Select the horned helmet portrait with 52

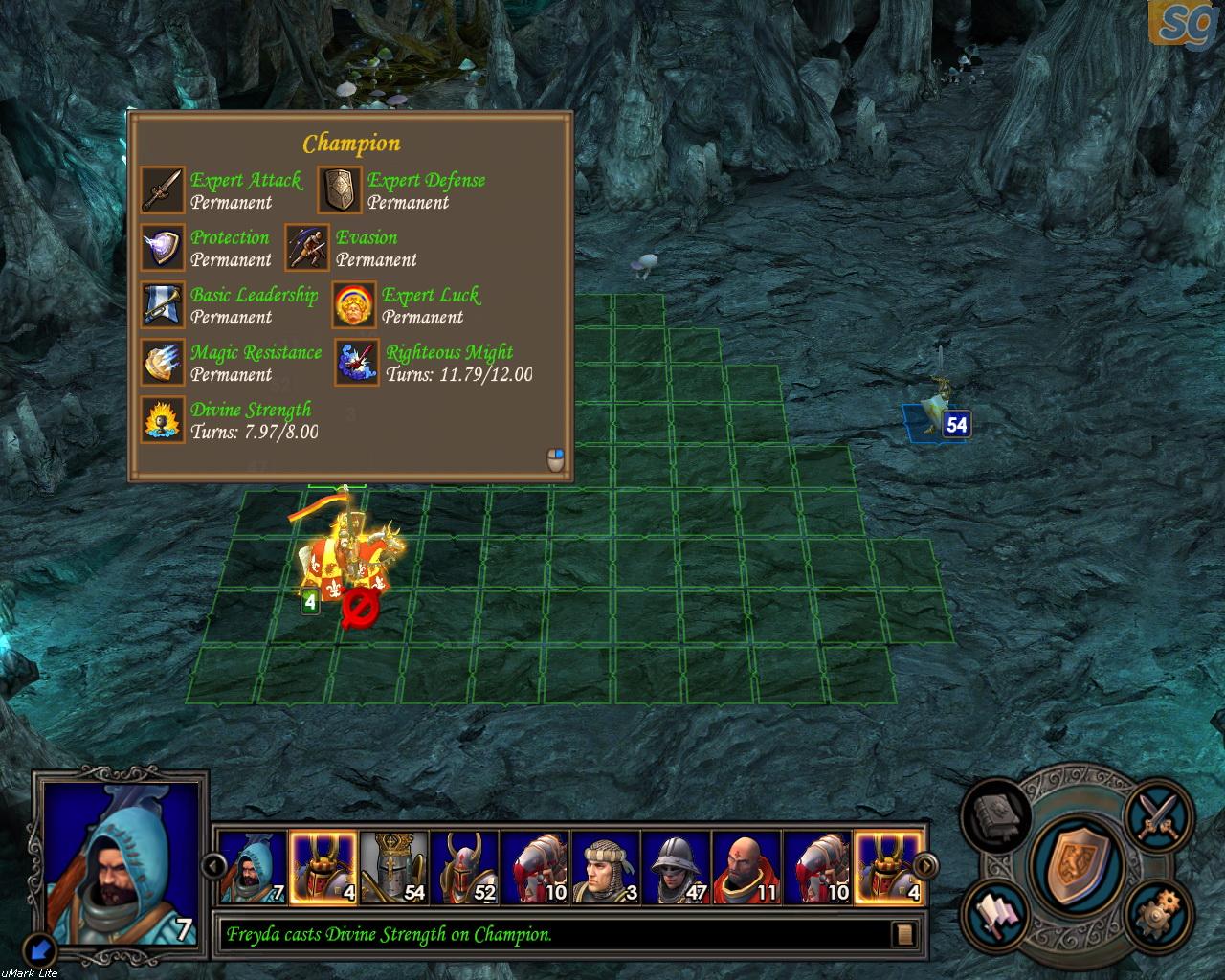465,867
